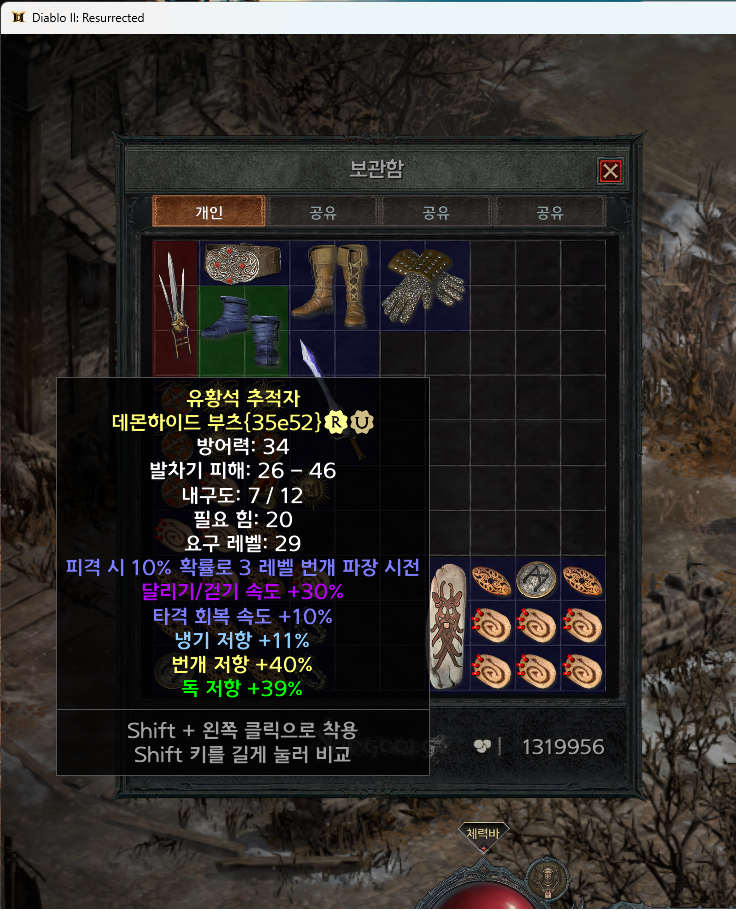736x911 pixels.
Task: Click the gold coins withdraw icon
Action: pyautogui.click(x=482, y=746)
